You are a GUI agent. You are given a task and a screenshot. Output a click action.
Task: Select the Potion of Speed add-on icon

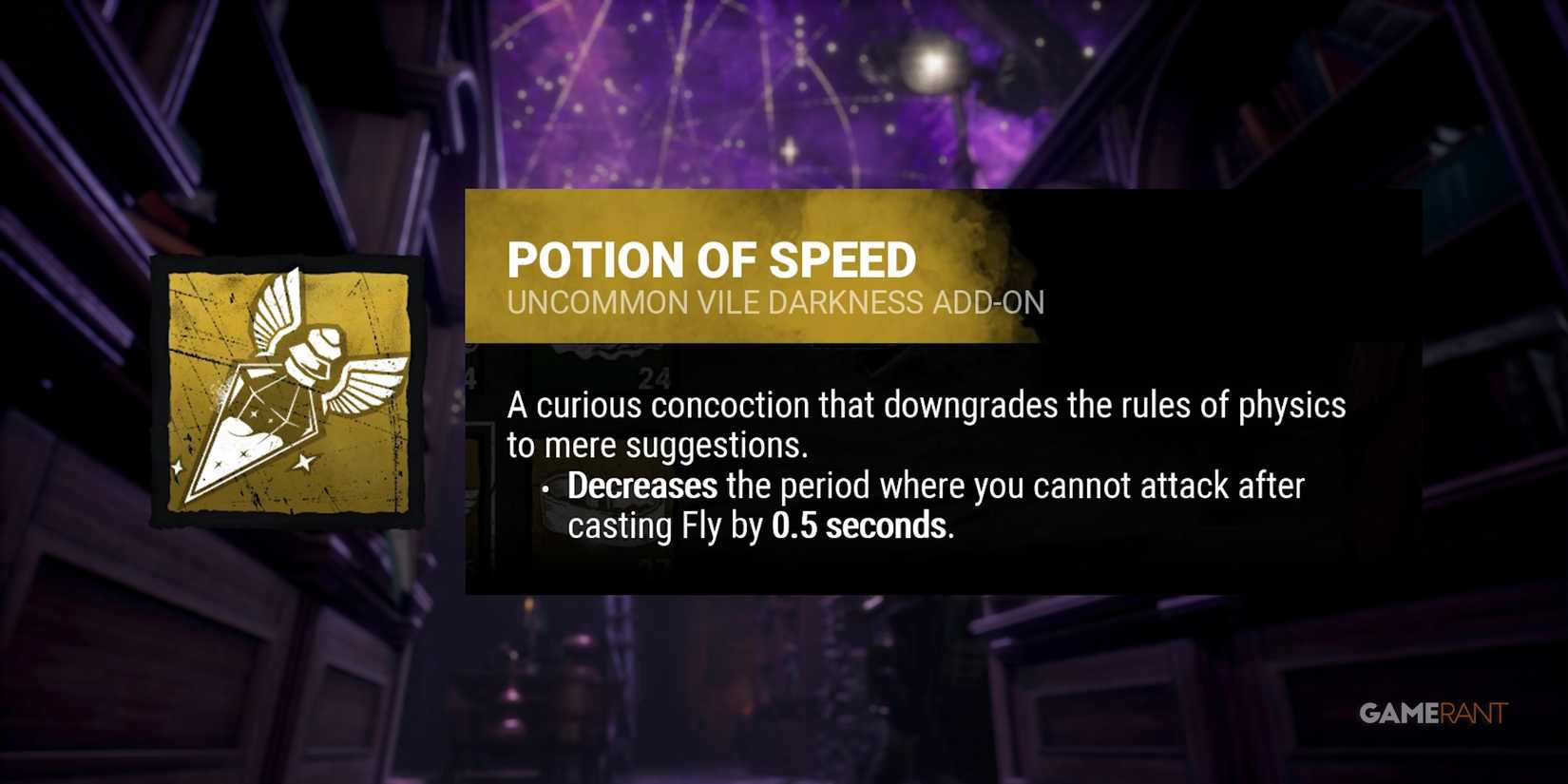[295, 399]
